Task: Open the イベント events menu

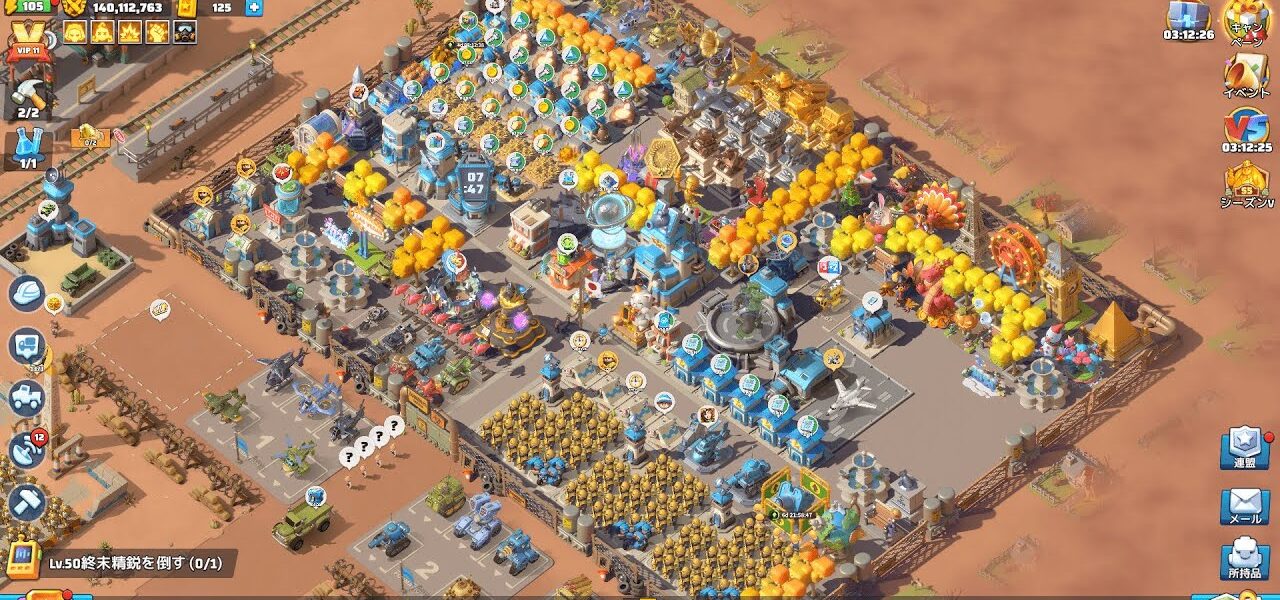Action: click(1245, 76)
